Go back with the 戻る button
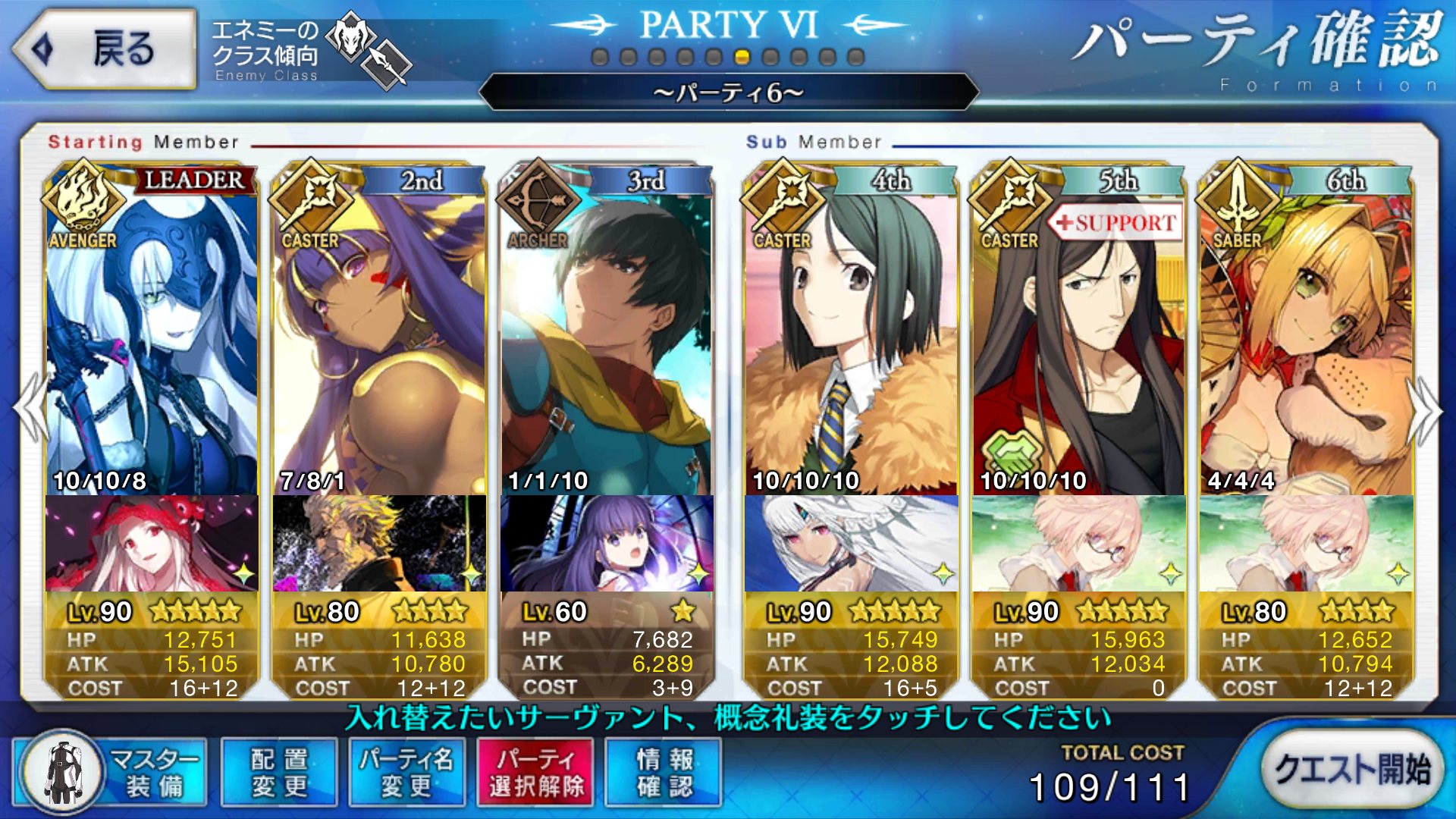This screenshot has height=819, width=1456. (x=105, y=49)
